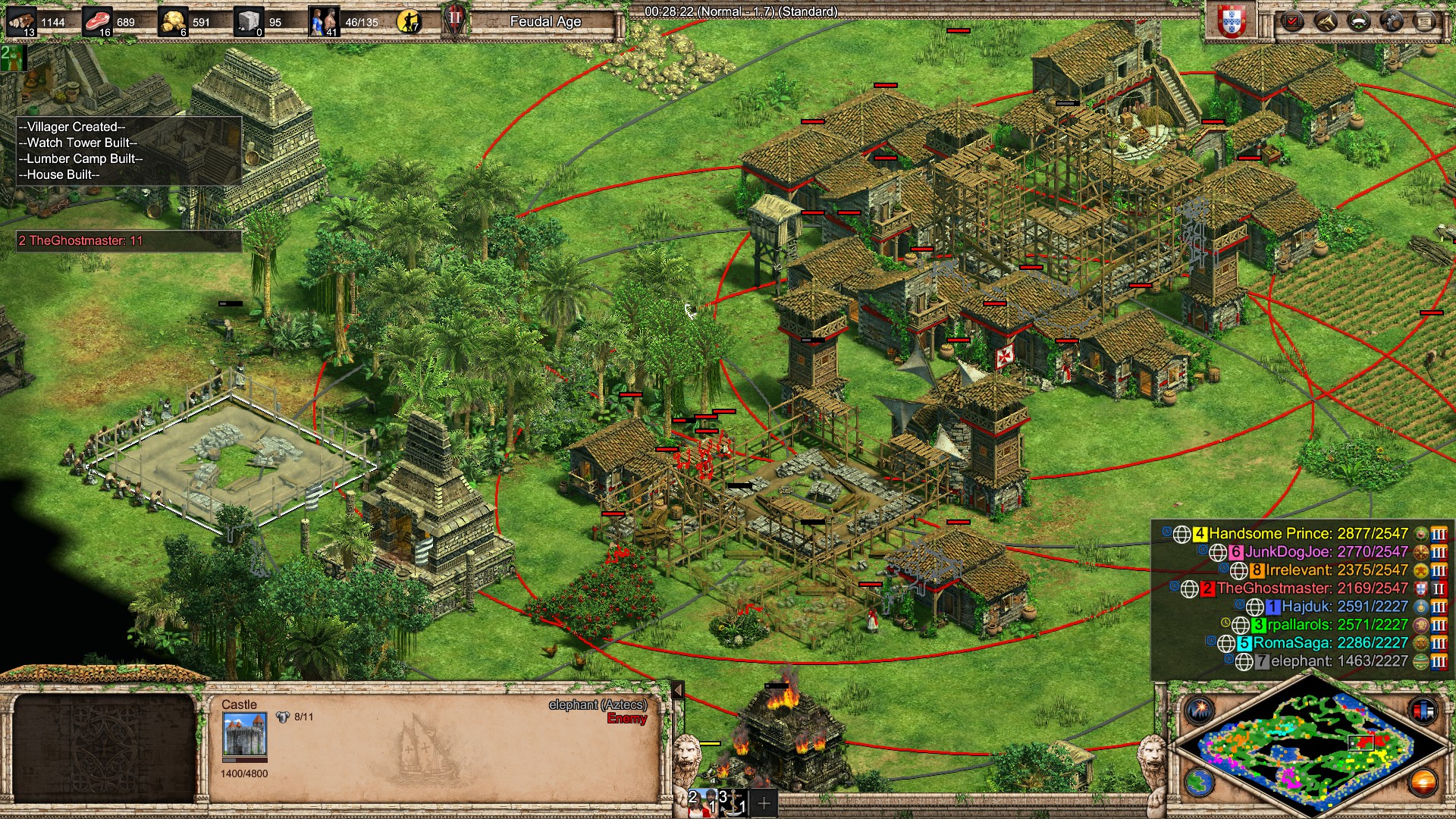Click the Portuguese civilization shield emblem
1456x819 pixels.
pos(1232,22)
